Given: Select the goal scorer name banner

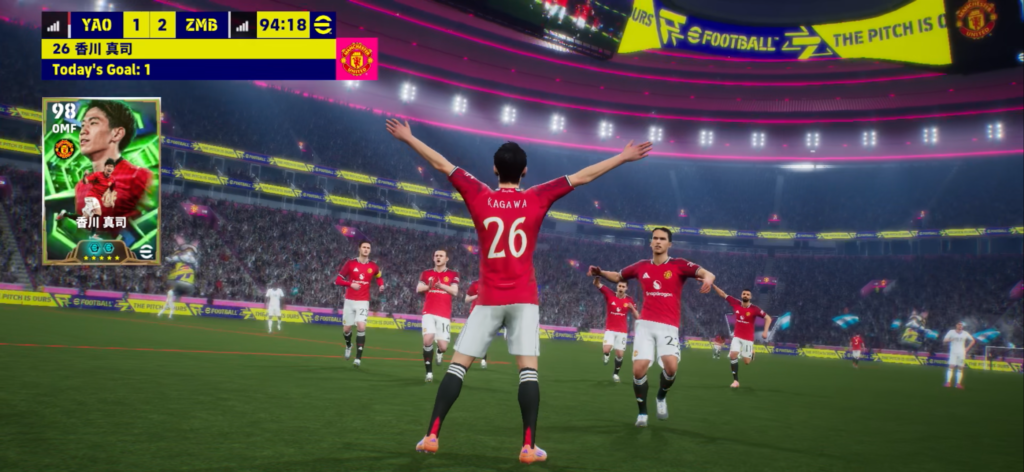Looking at the screenshot, I should tap(188, 48).
